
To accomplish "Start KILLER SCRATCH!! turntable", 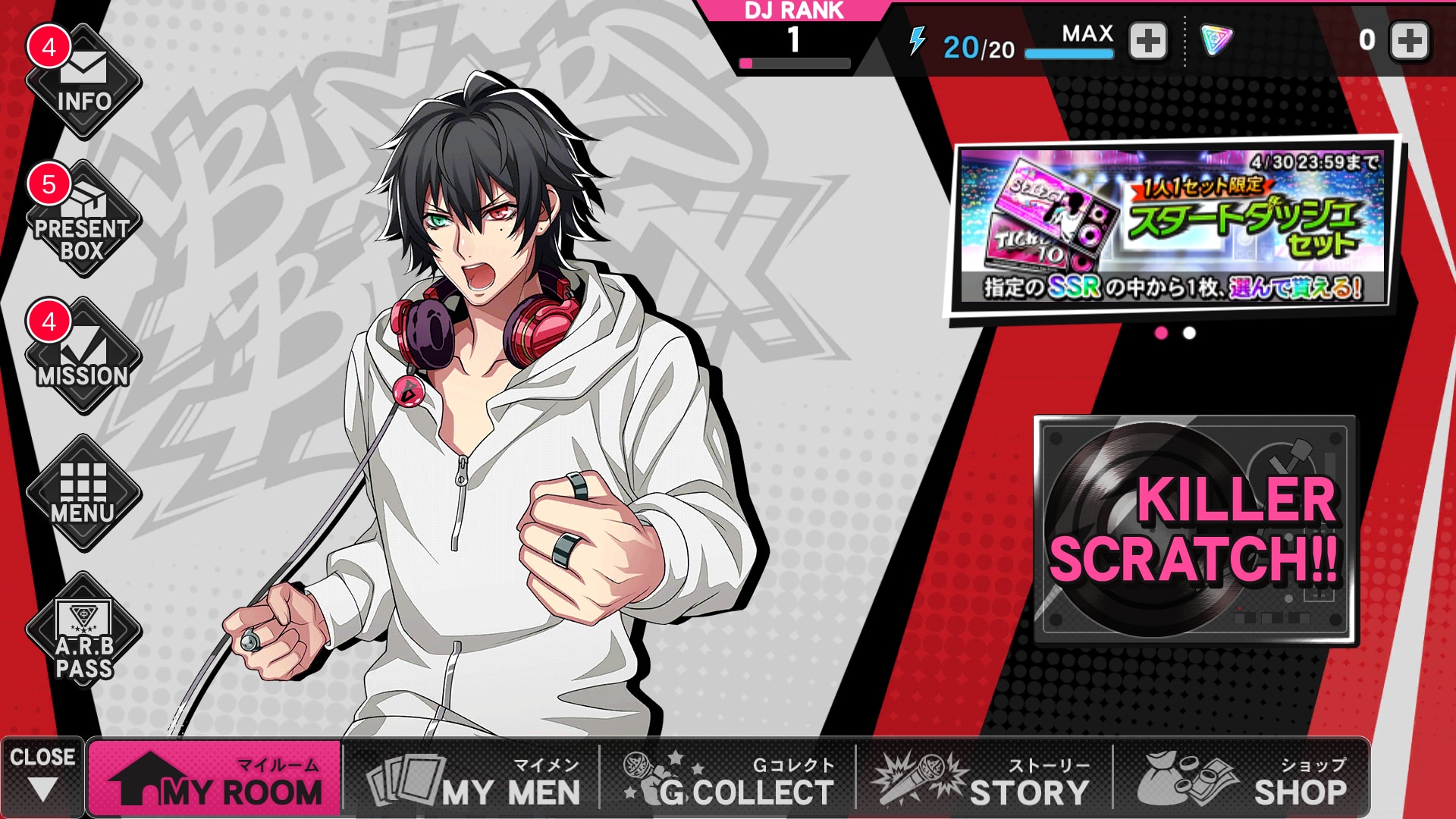I will [x=1195, y=529].
